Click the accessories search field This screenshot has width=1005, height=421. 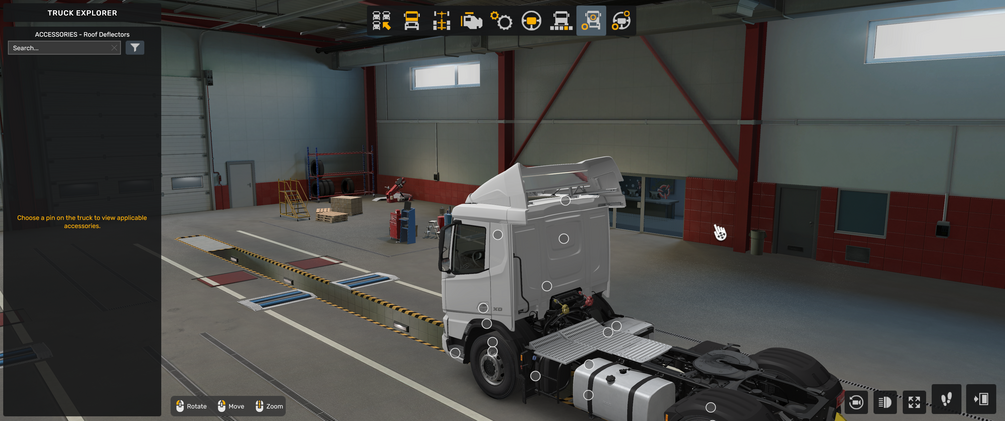coord(59,48)
